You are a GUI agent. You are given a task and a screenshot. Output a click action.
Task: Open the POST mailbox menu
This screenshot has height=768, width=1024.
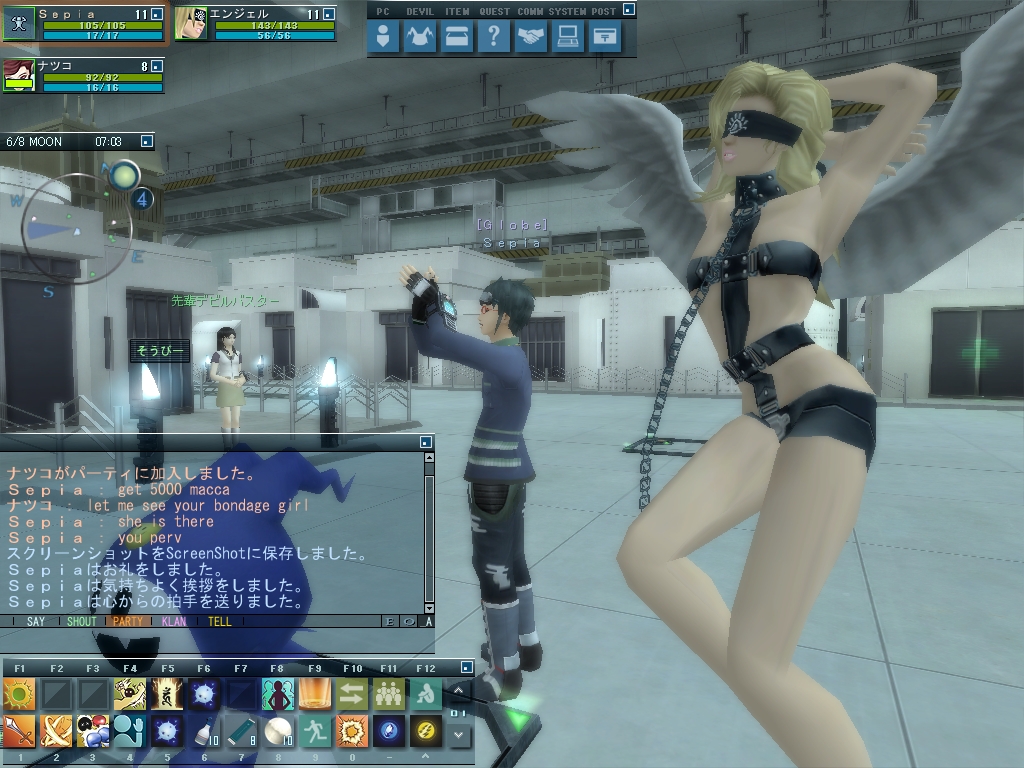tap(603, 37)
